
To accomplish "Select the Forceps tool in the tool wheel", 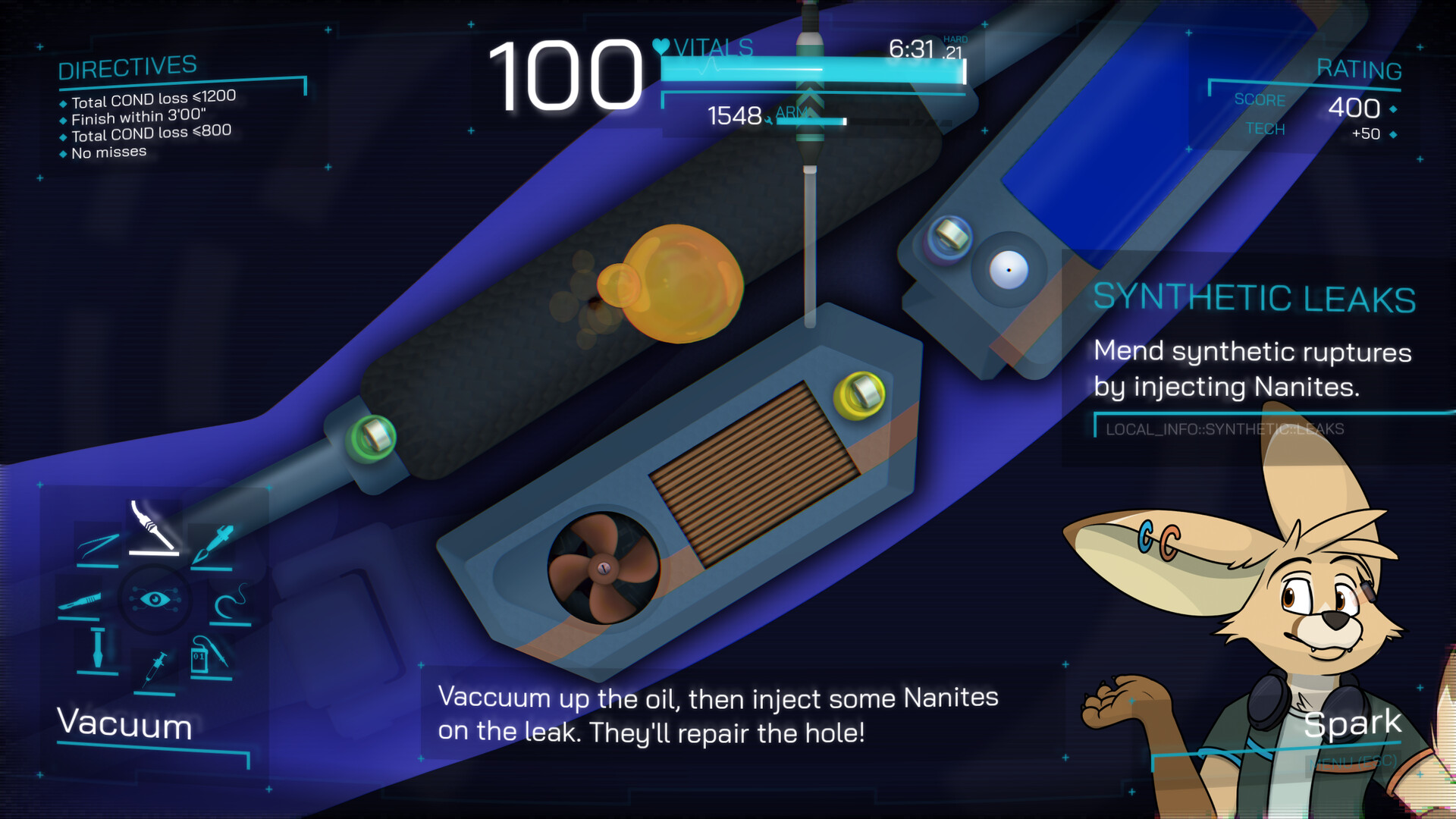I will tap(96, 543).
